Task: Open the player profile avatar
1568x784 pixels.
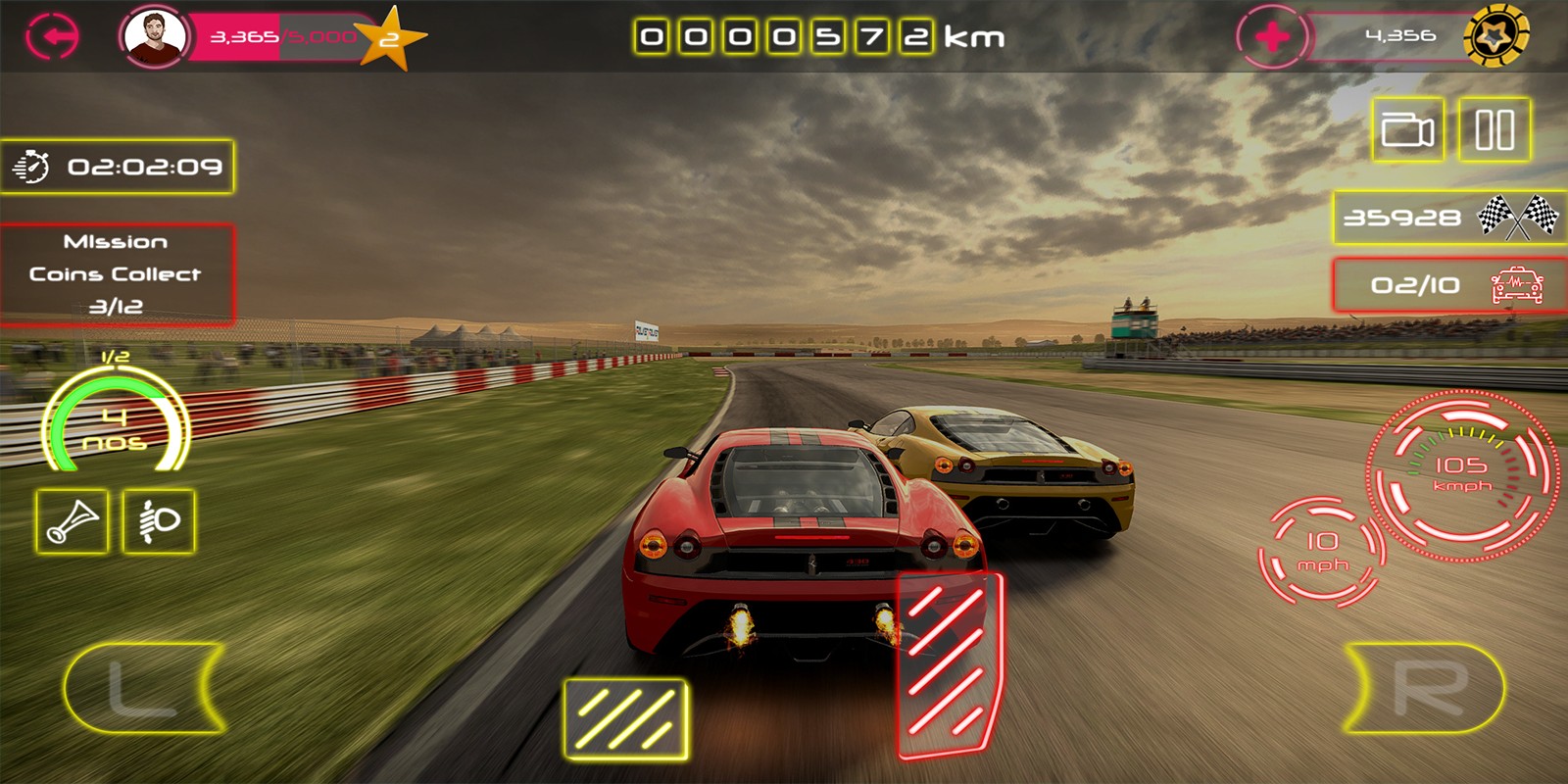Action: click(x=154, y=37)
